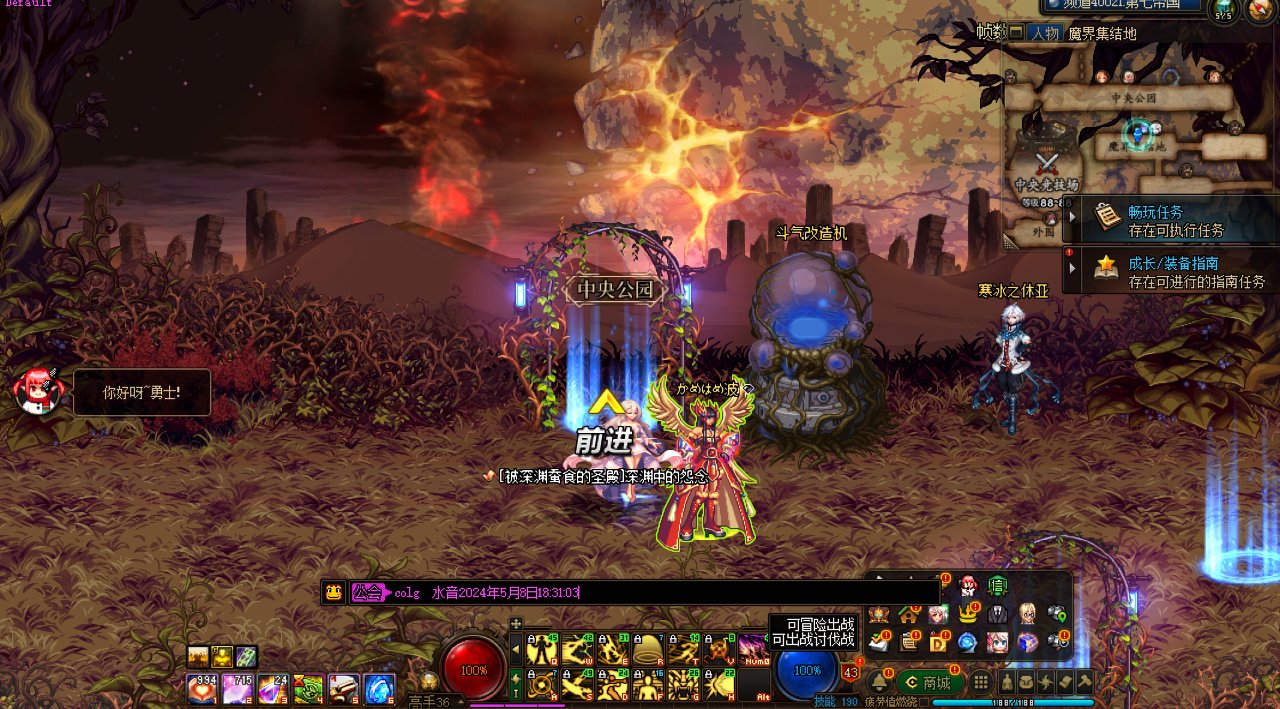1280x709 pixels.
Task: Open the channel selector showing 频道40021
Action: pyautogui.click(x=1122, y=5)
